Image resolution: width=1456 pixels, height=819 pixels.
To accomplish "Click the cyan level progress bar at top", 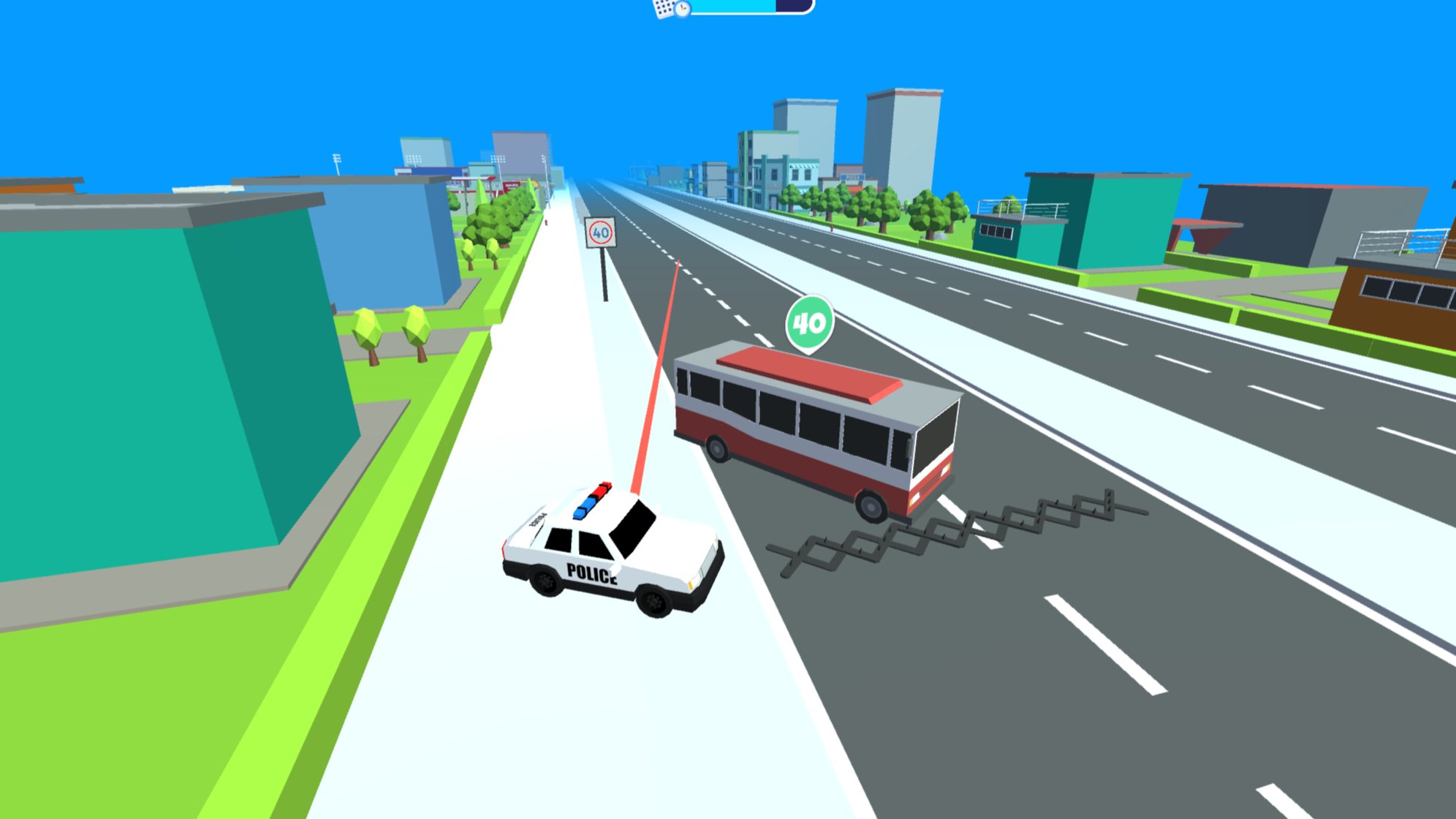I will (x=731, y=7).
